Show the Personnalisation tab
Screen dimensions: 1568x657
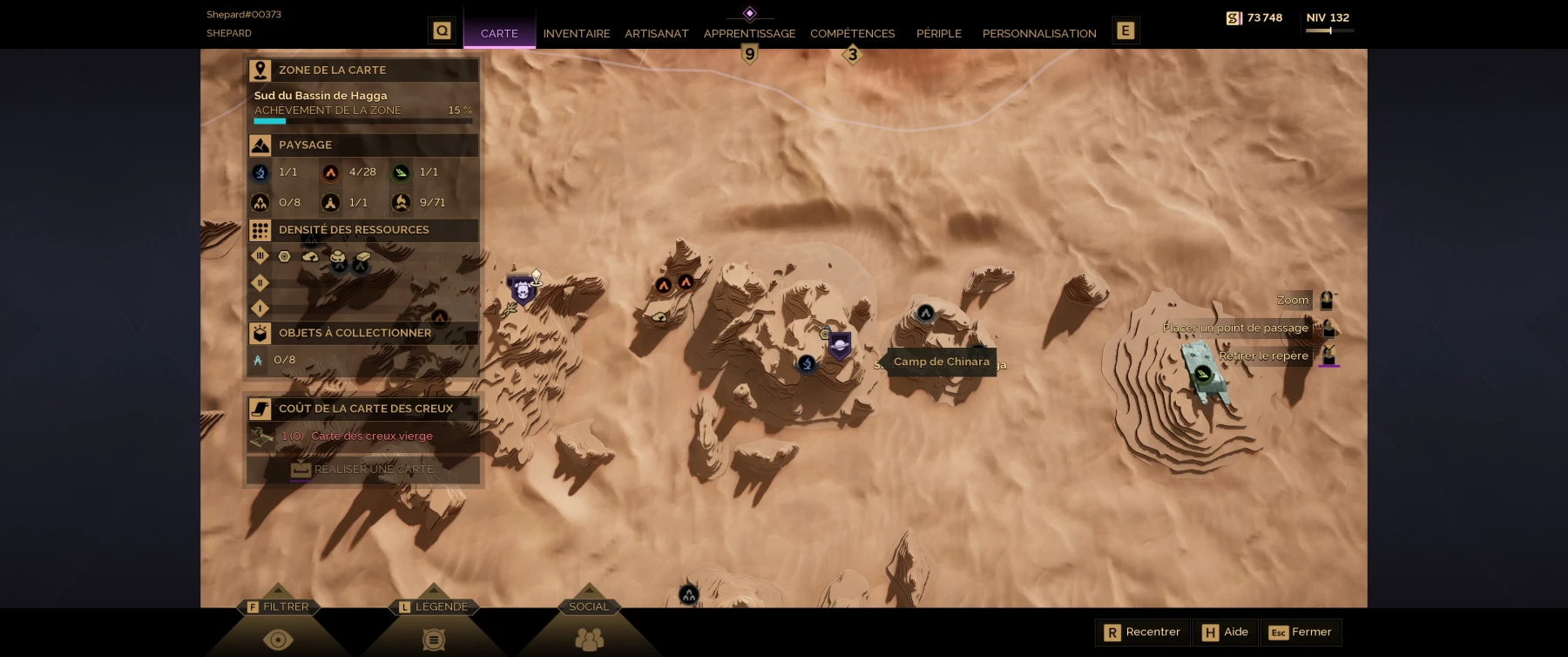(1038, 33)
